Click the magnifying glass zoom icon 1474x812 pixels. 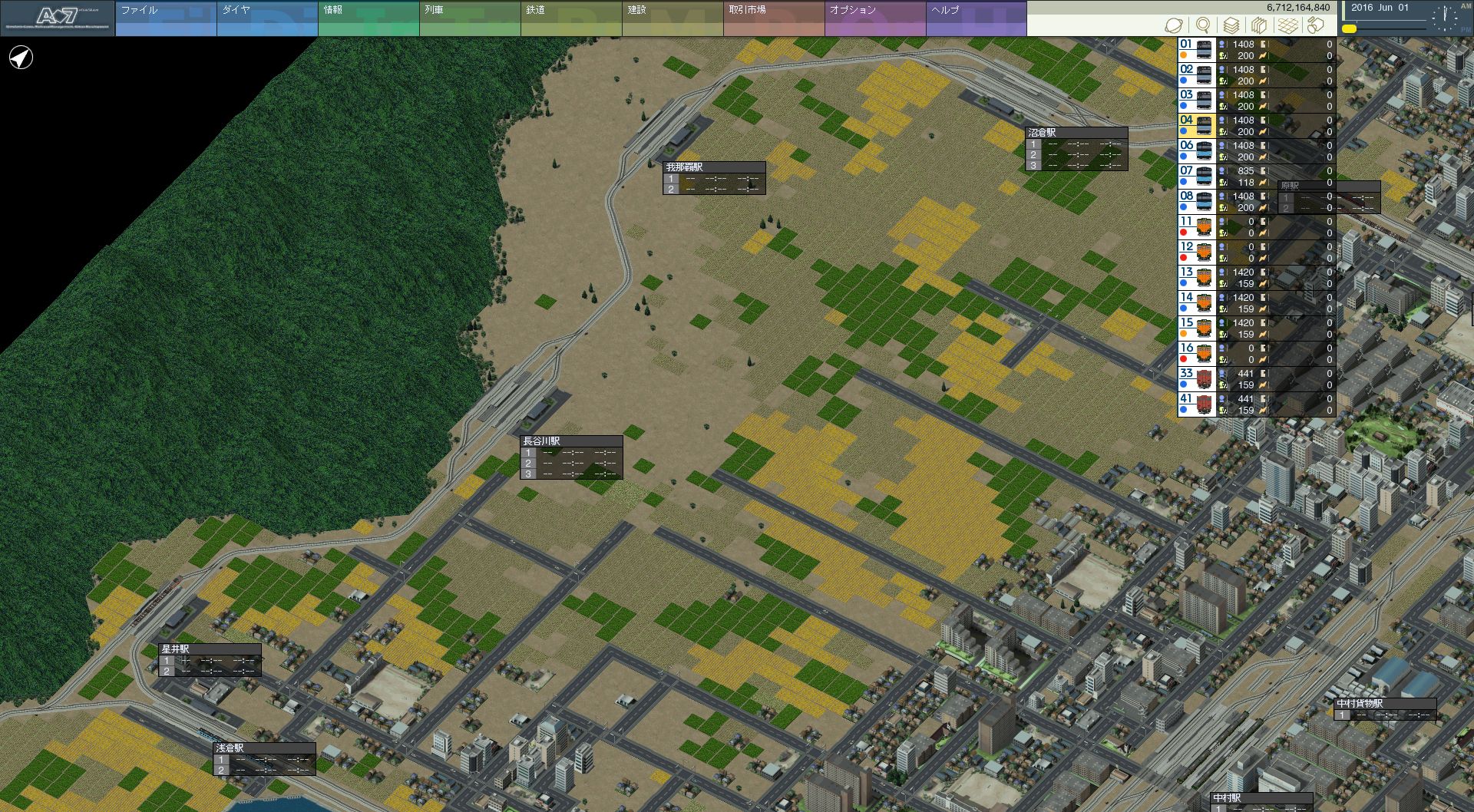[1203, 25]
